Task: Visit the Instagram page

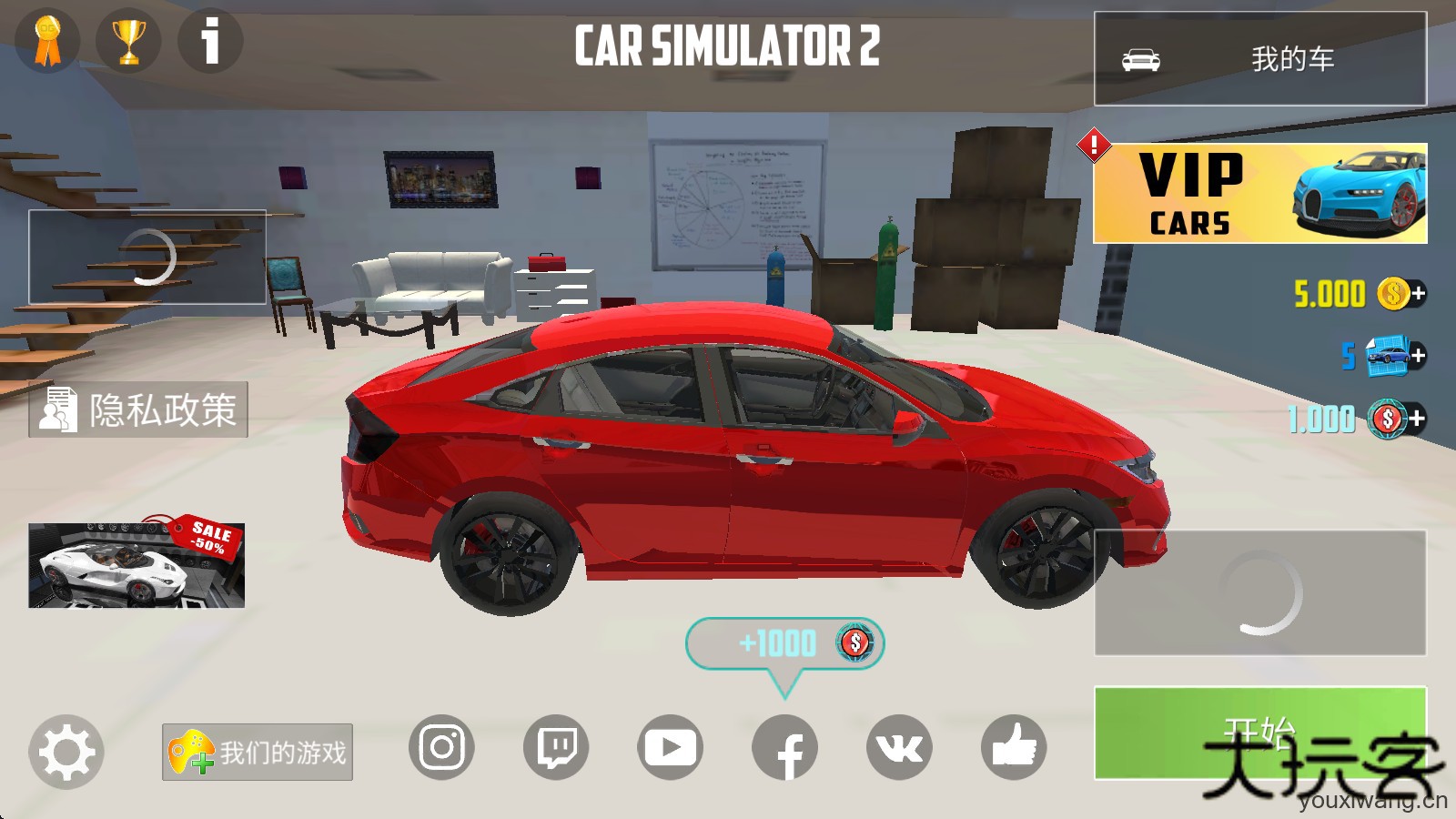Action: point(441,748)
